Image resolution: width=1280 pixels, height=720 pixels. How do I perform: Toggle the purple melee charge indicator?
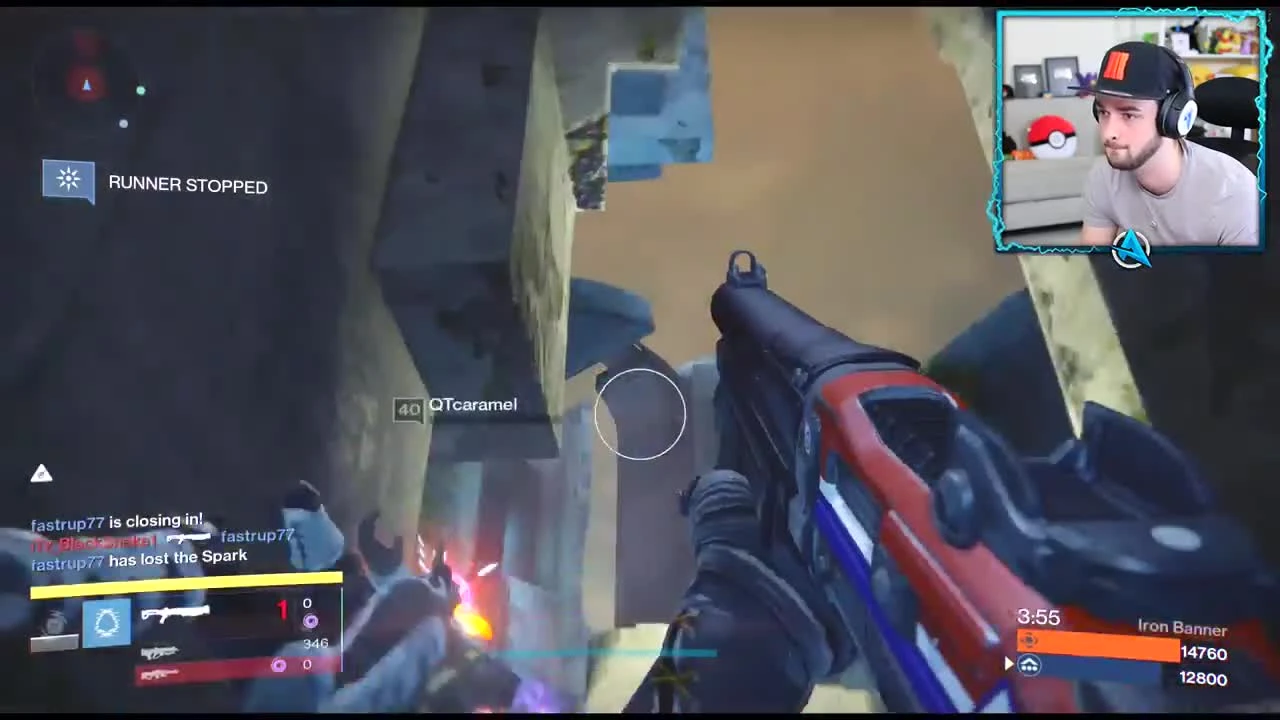[x=278, y=665]
